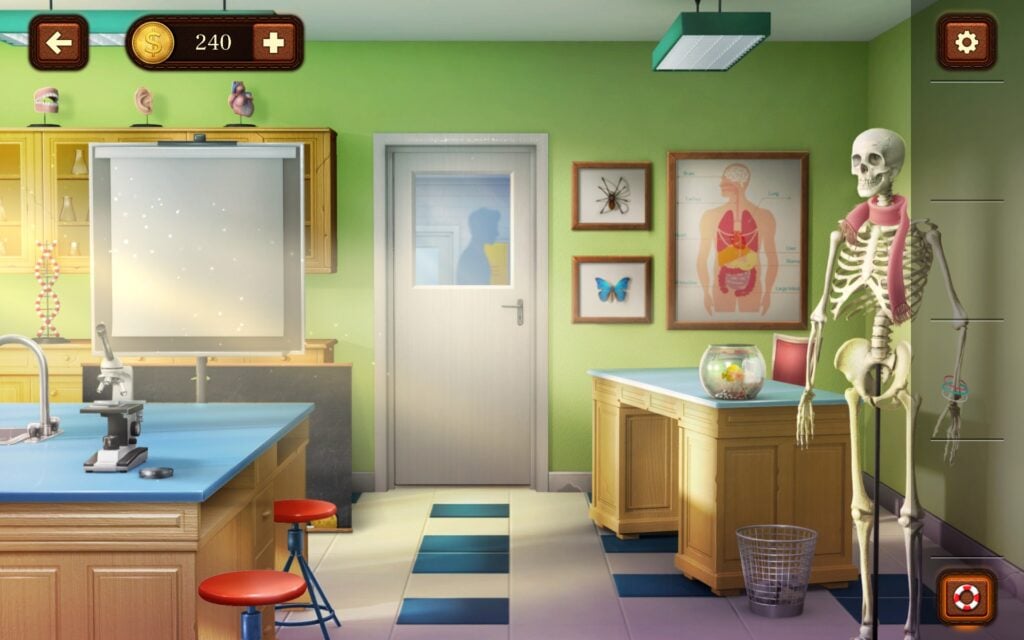Open the gear settings menu
The width and height of the screenshot is (1024, 640).
point(966,42)
